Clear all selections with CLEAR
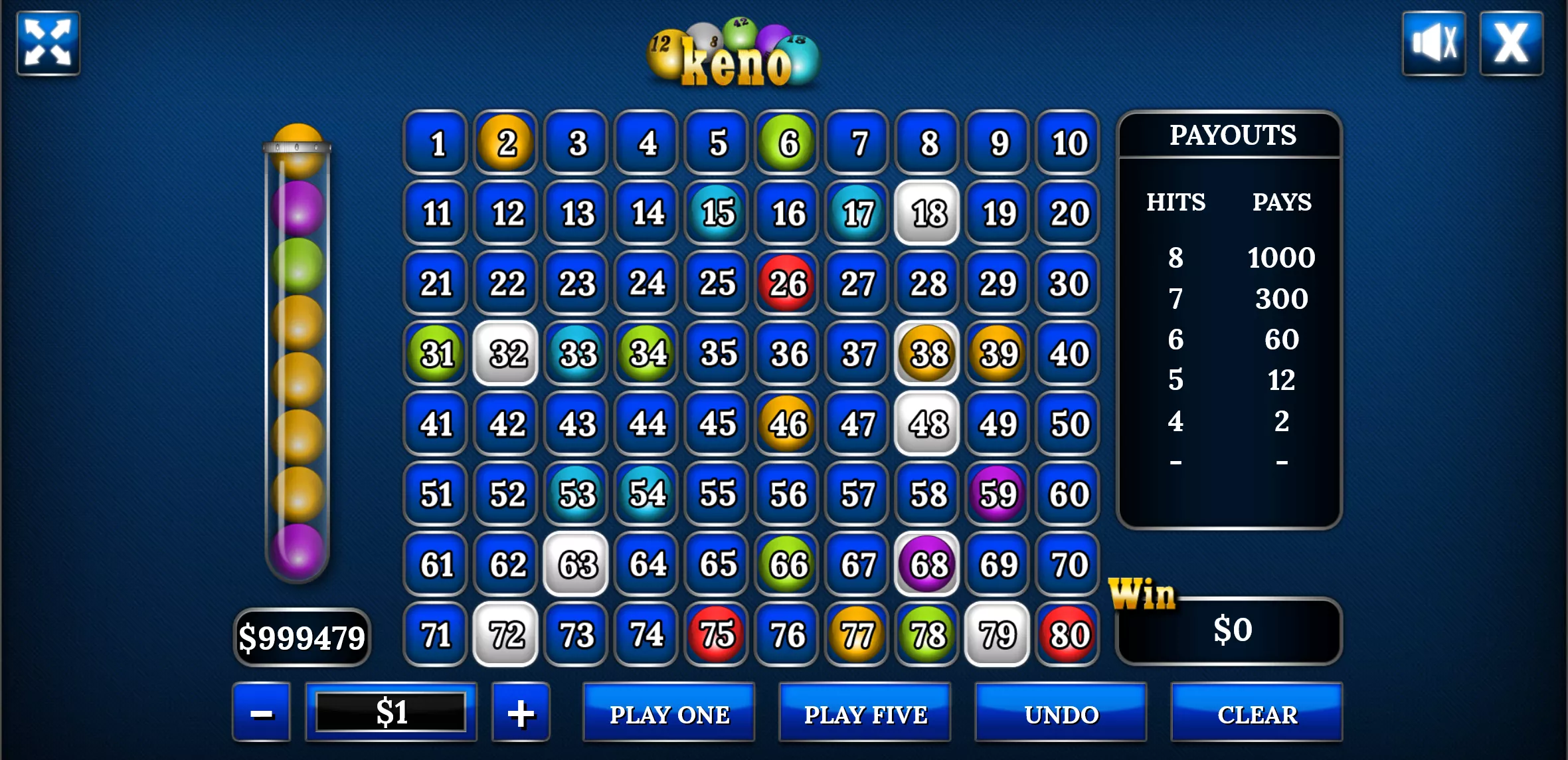 click(1257, 714)
